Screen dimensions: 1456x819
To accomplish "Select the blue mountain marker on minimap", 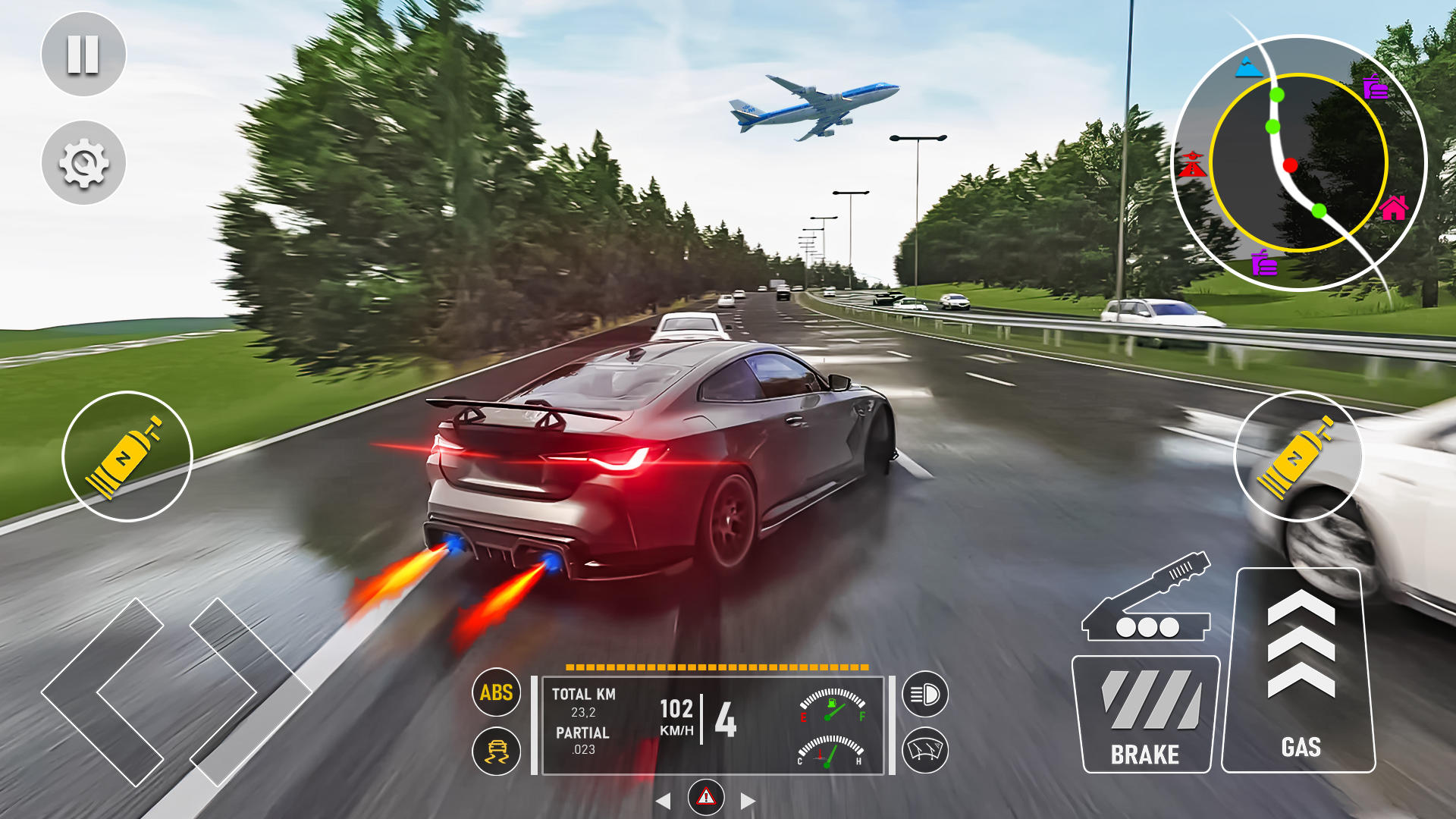I will click(x=1247, y=68).
